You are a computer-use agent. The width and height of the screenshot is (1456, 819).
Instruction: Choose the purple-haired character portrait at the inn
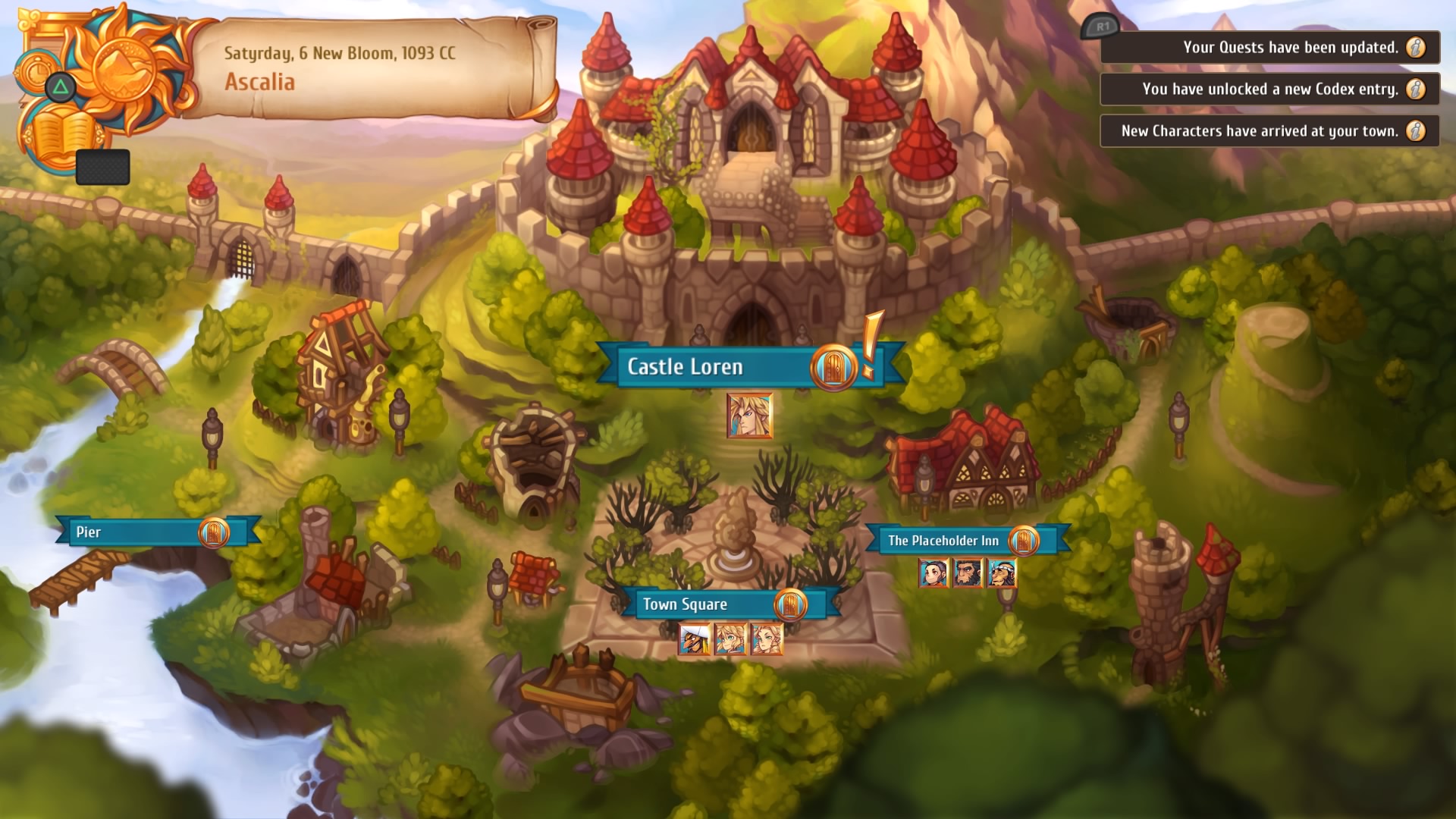(933, 573)
